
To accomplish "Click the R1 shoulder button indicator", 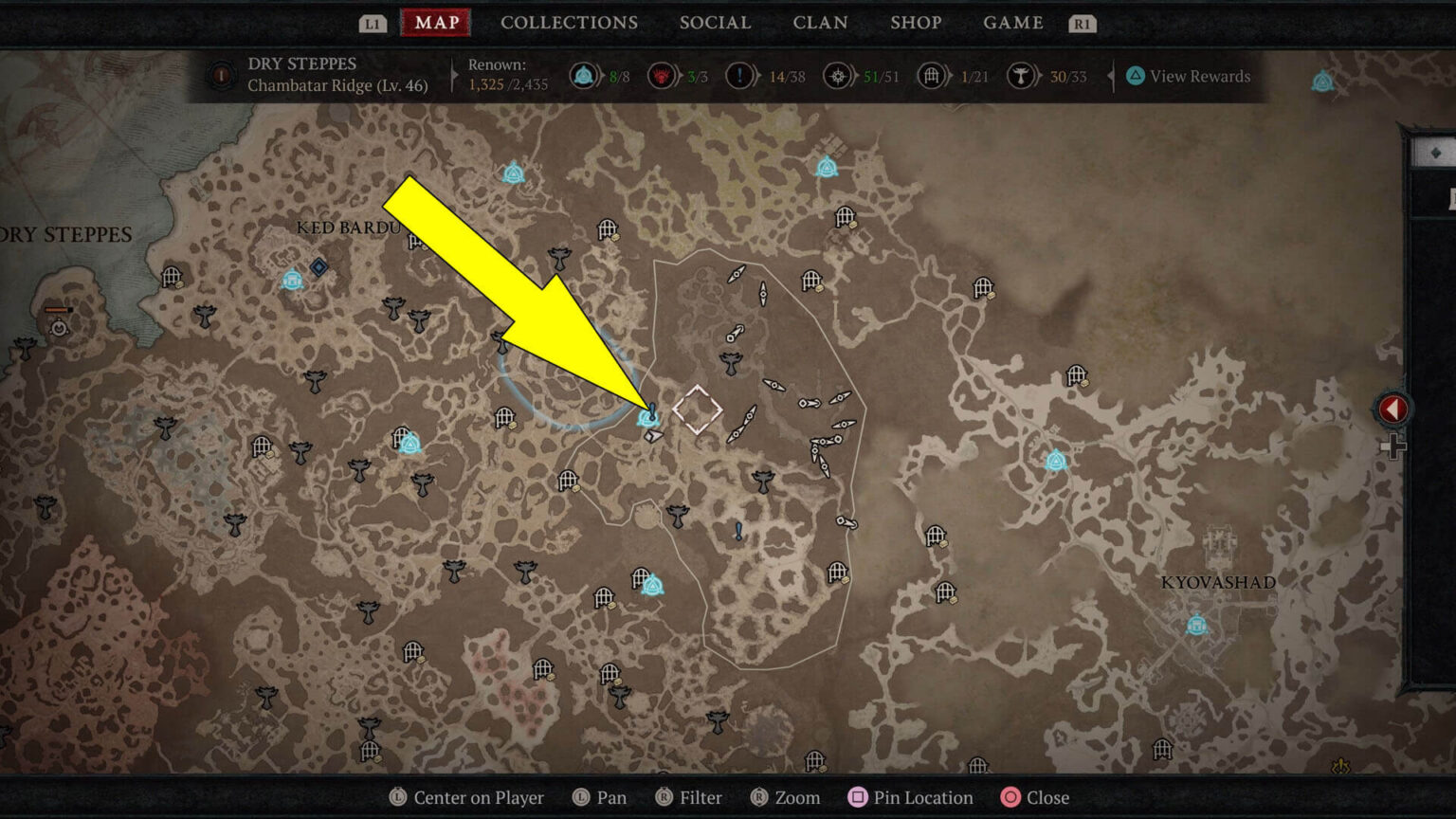I will (x=1081, y=23).
